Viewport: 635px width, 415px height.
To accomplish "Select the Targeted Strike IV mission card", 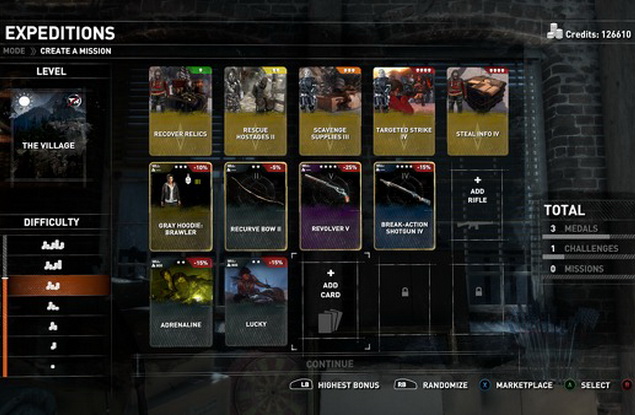I will click(404, 110).
